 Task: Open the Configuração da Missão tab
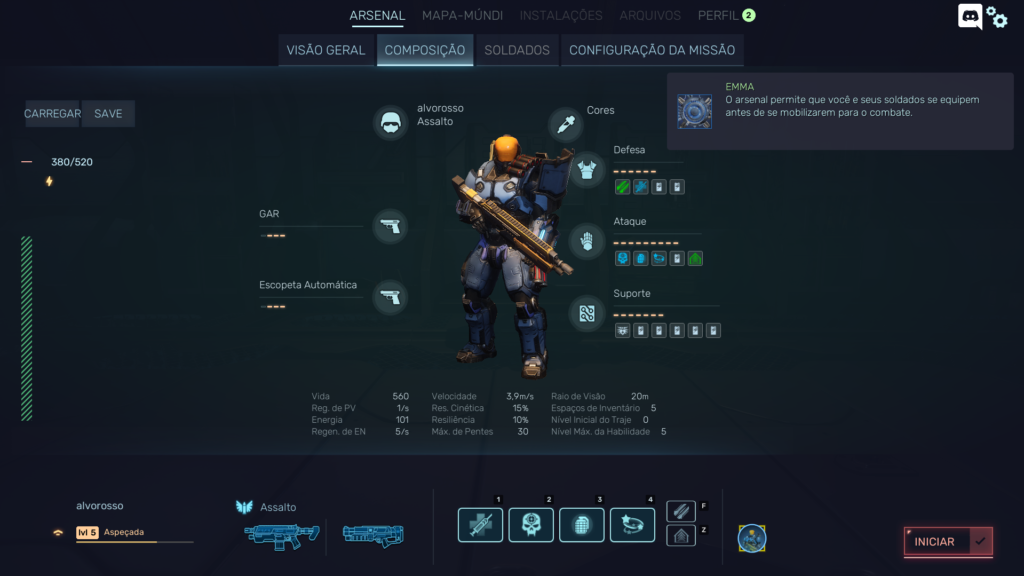point(652,50)
